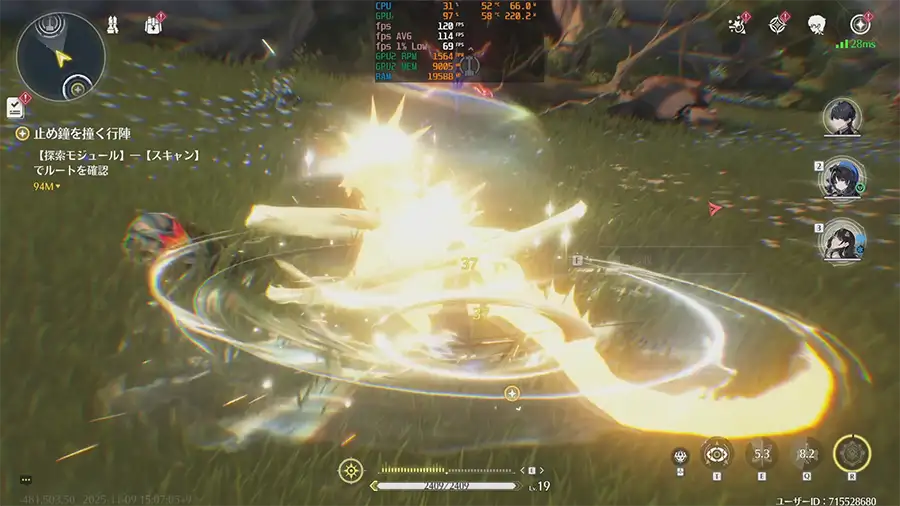Click the compass emblem left of the health bar
The image size is (900, 506).
(351, 470)
